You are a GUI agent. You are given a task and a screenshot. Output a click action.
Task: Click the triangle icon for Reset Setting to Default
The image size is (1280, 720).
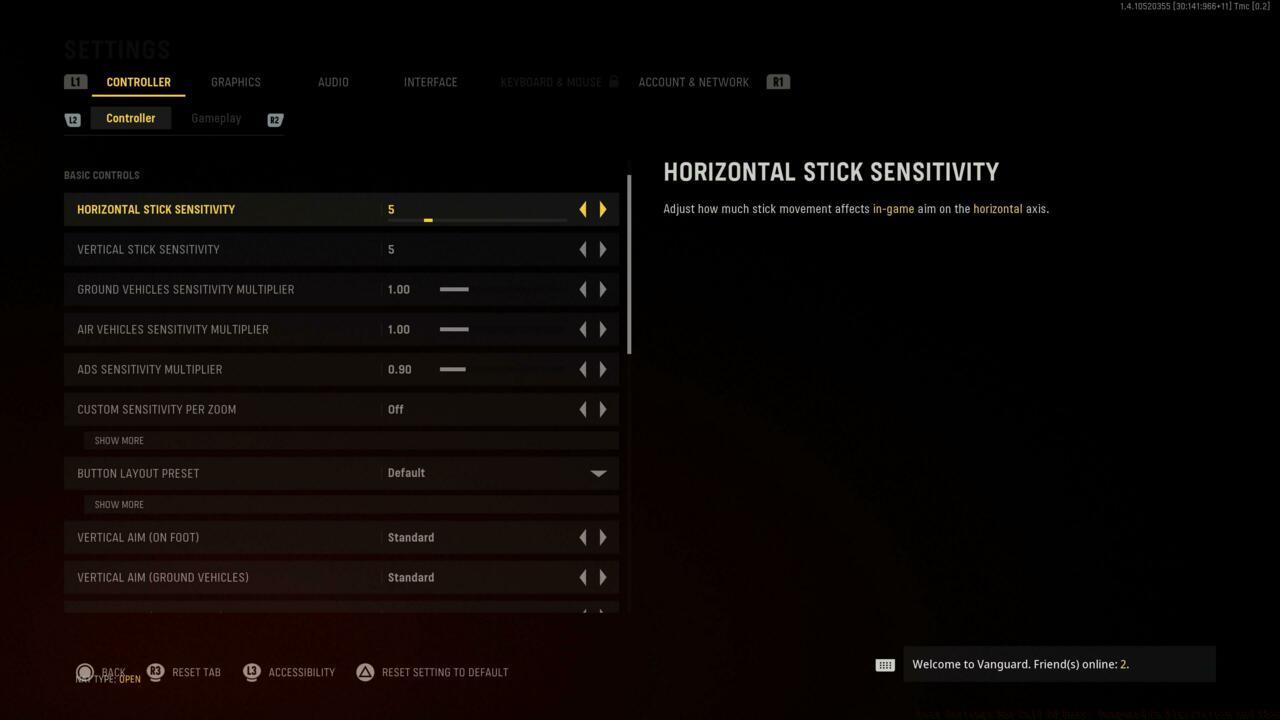(x=365, y=672)
